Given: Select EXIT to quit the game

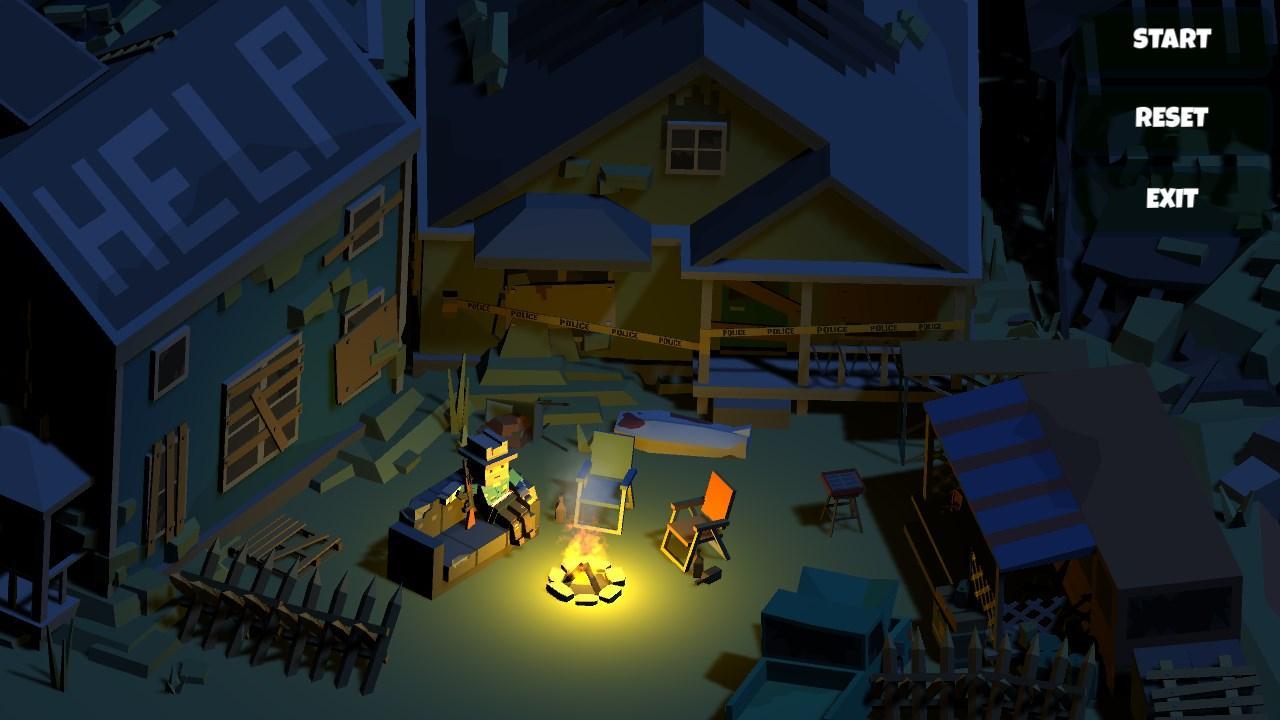Looking at the screenshot, I should pos(1172,199).
